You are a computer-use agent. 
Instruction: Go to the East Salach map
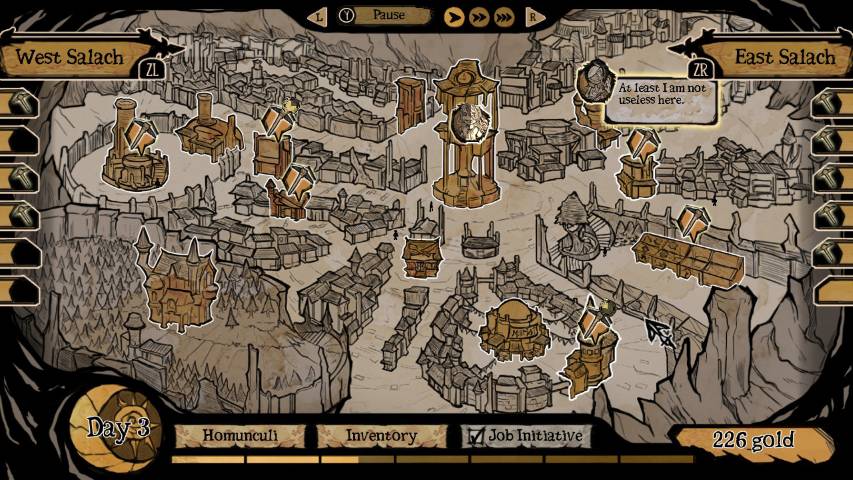tap(783, 56)
